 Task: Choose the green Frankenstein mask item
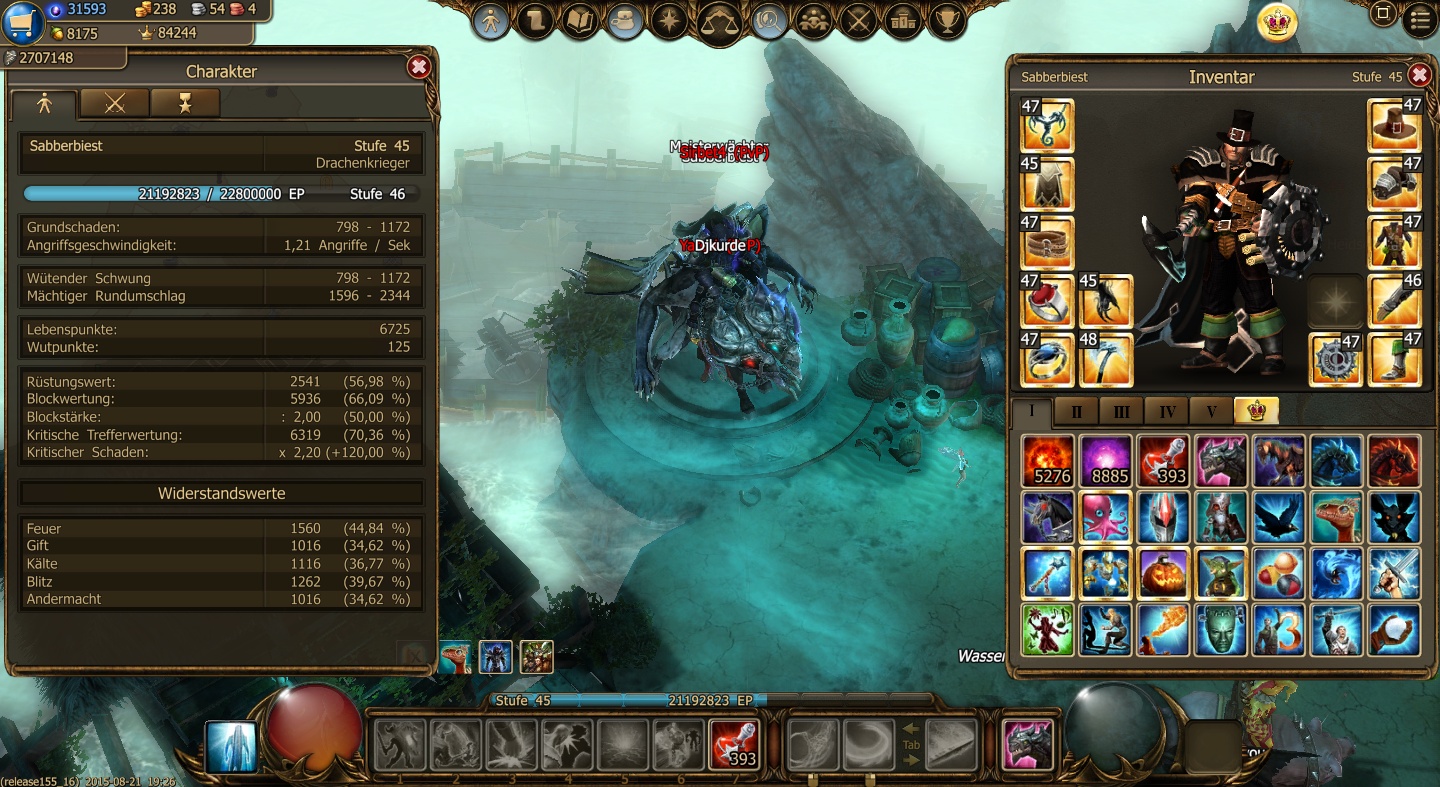click(x=1221, y=630)
